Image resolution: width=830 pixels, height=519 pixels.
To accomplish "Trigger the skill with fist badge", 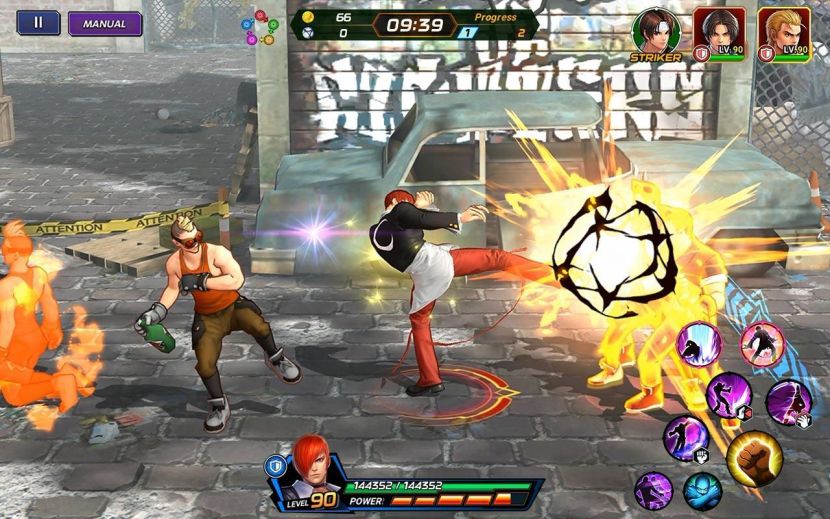I will coord(686,438).
